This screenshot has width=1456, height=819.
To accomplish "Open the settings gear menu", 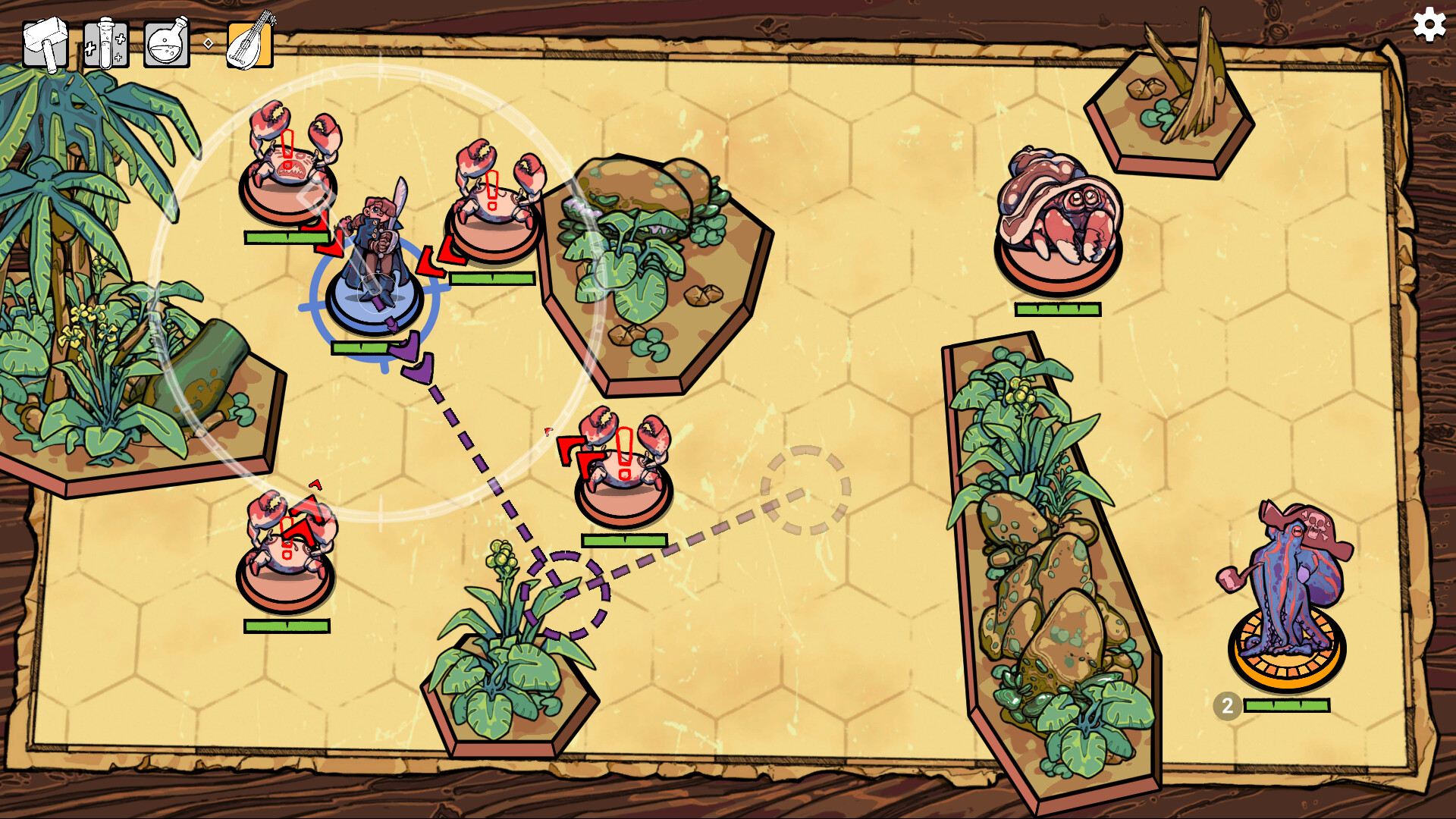I will pyautogui.click(x=1429, y=27).
